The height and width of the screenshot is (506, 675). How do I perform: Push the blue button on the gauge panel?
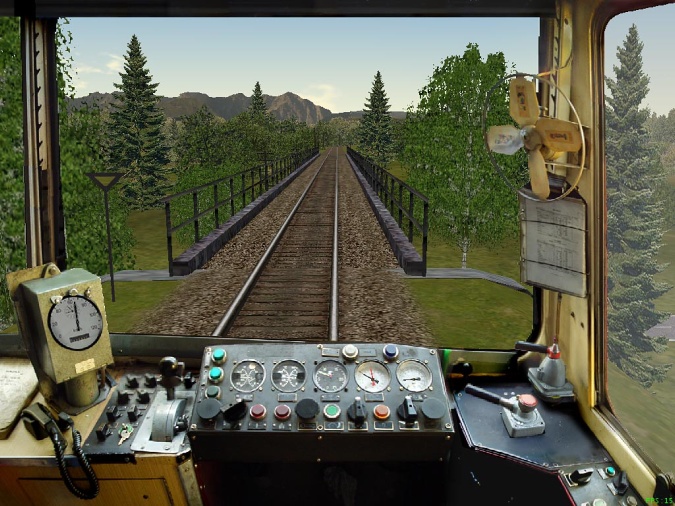click(390, 352)
